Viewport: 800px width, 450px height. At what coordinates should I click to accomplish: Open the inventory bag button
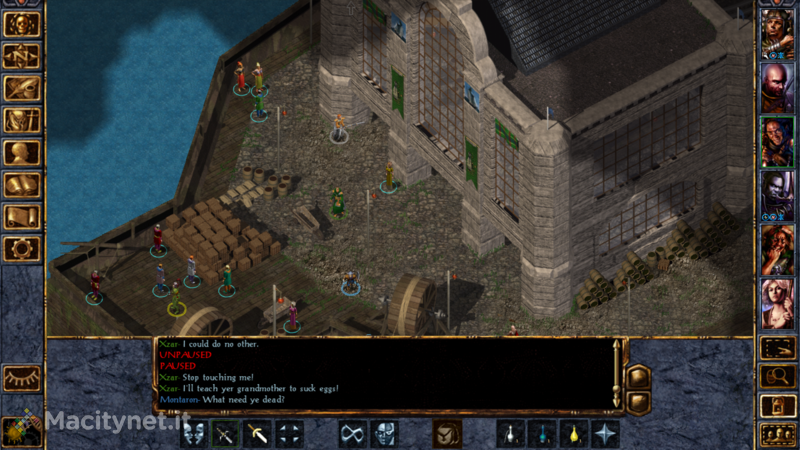tap(22, 120)
